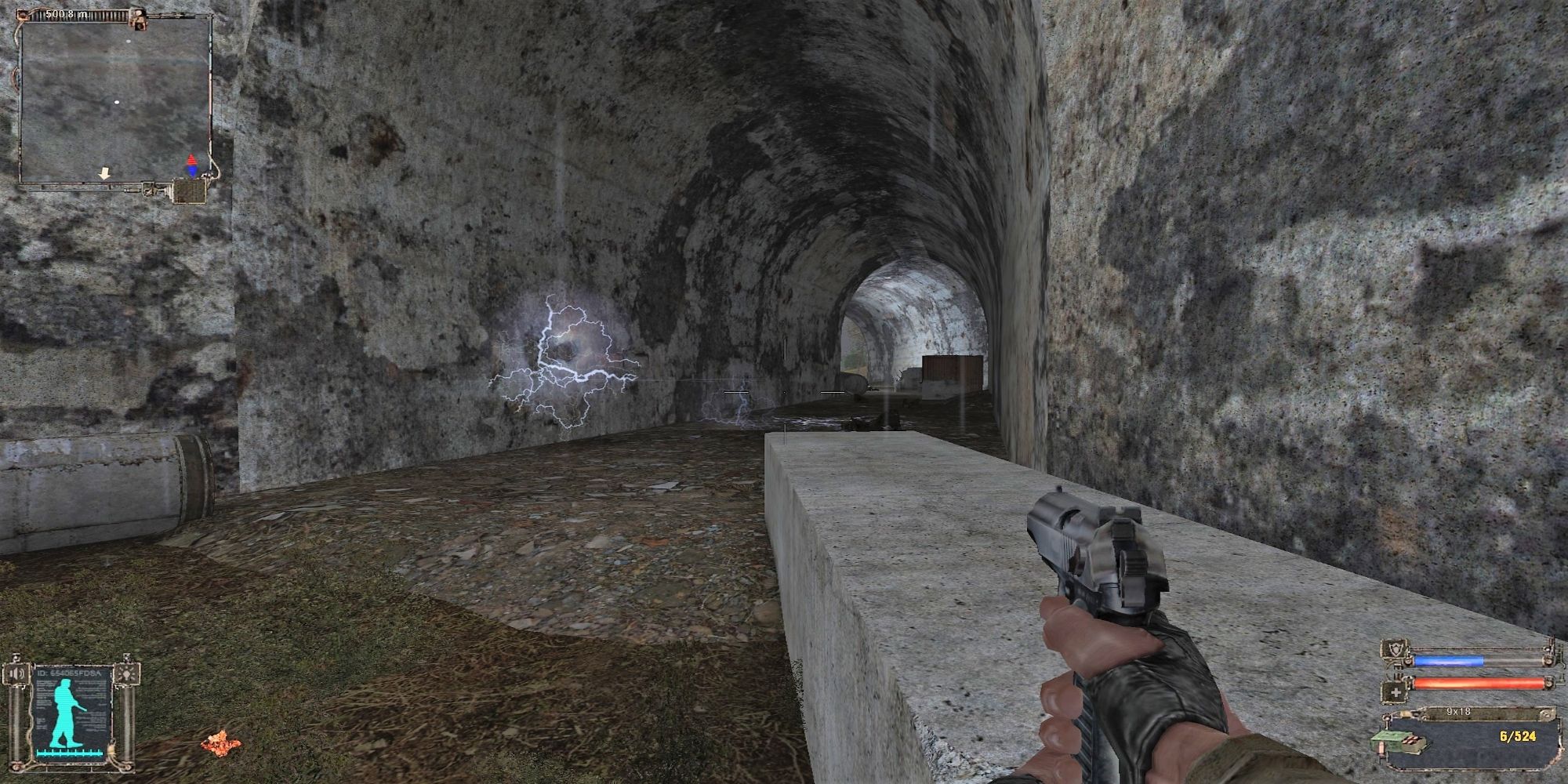
Task: Toggle the red-blue compass marker on the minimap
Action: [x=192, y=165]
